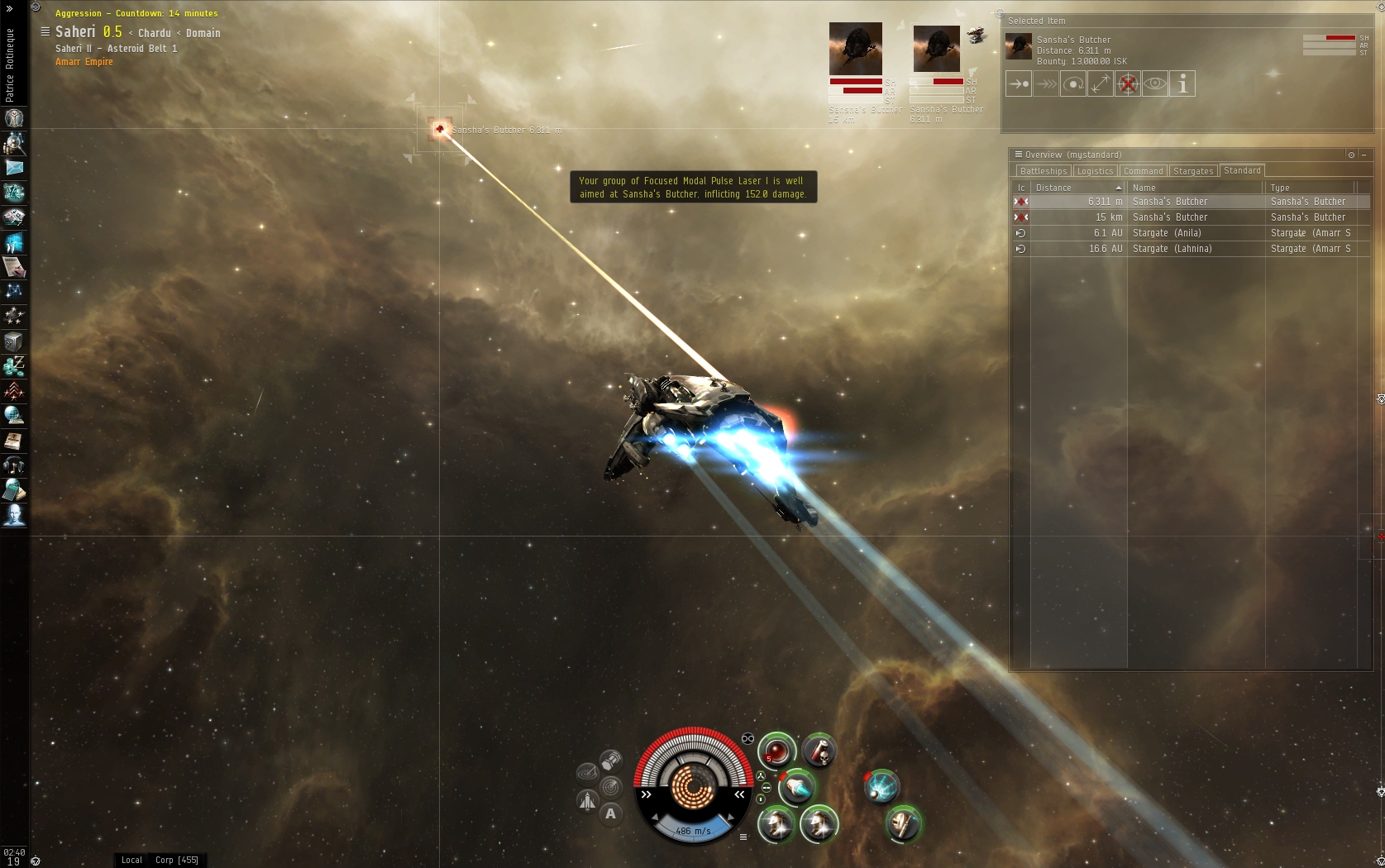Open the Logistics overview tab

click(x=1095, y=171)
